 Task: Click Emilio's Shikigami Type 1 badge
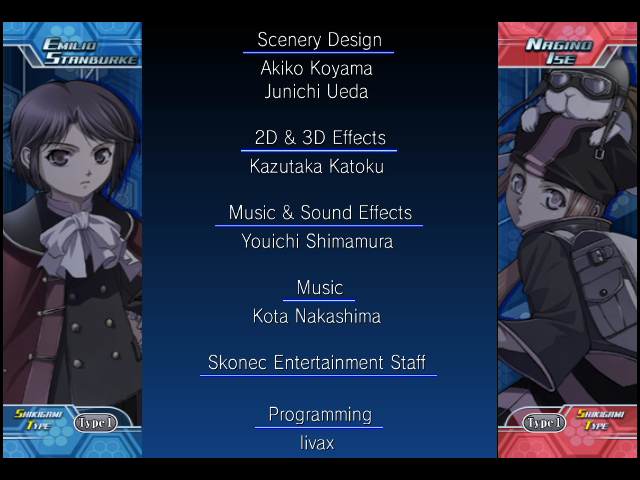(x=96, y=423)
